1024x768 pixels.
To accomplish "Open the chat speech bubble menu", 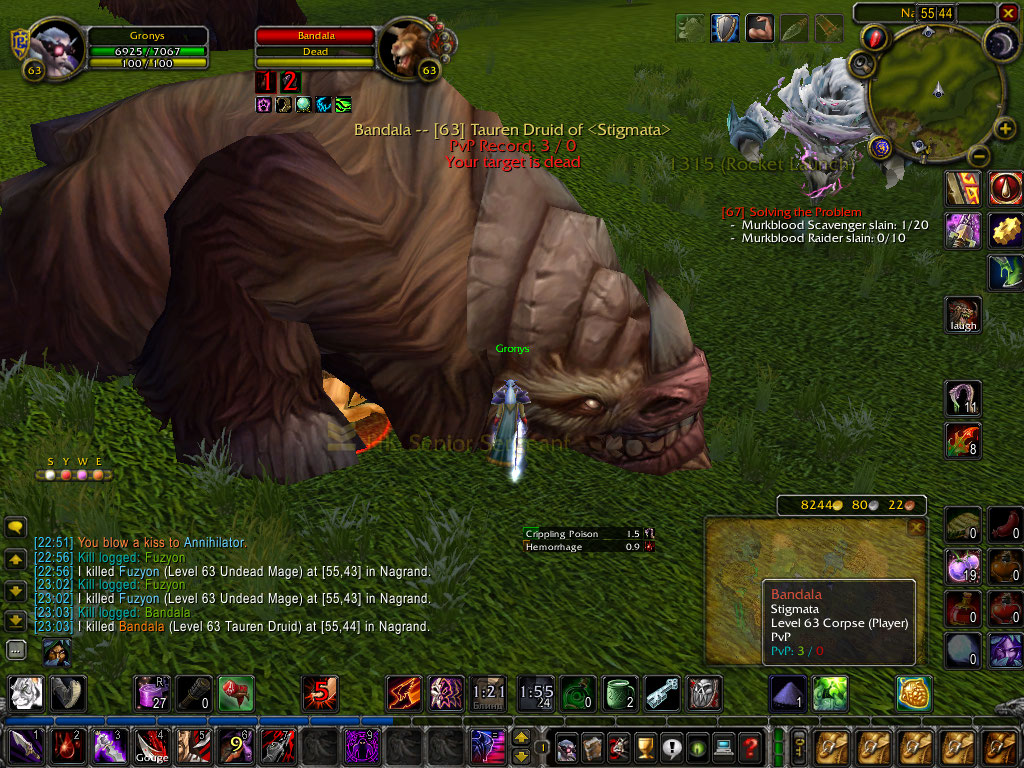I will [15, 527].
